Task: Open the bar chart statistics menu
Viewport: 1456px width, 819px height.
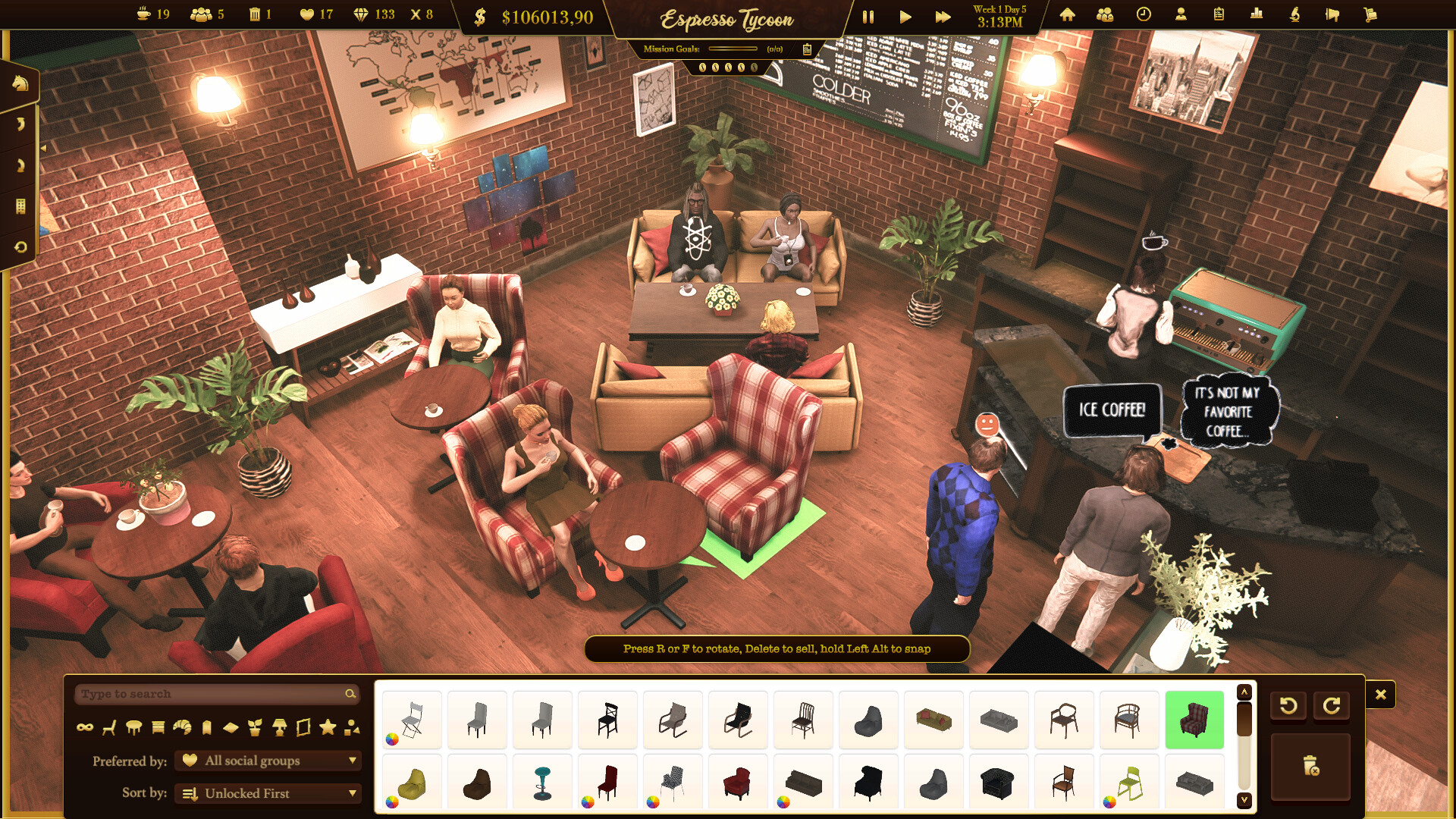Action: [x=1257, y=14]
